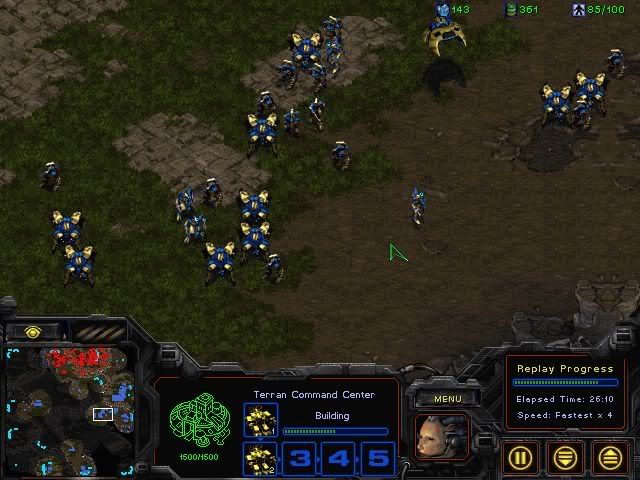Open the game MENU
The height and width of the screenshot is (480, 640).
tap(447, 399)
